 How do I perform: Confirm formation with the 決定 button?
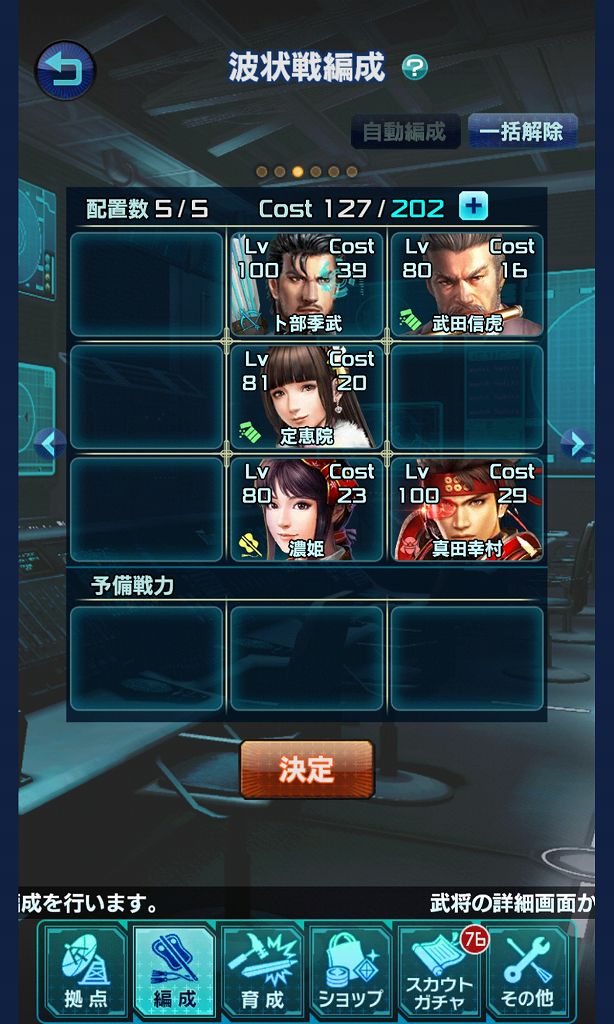pyautogui.click(x=307, y=769)
